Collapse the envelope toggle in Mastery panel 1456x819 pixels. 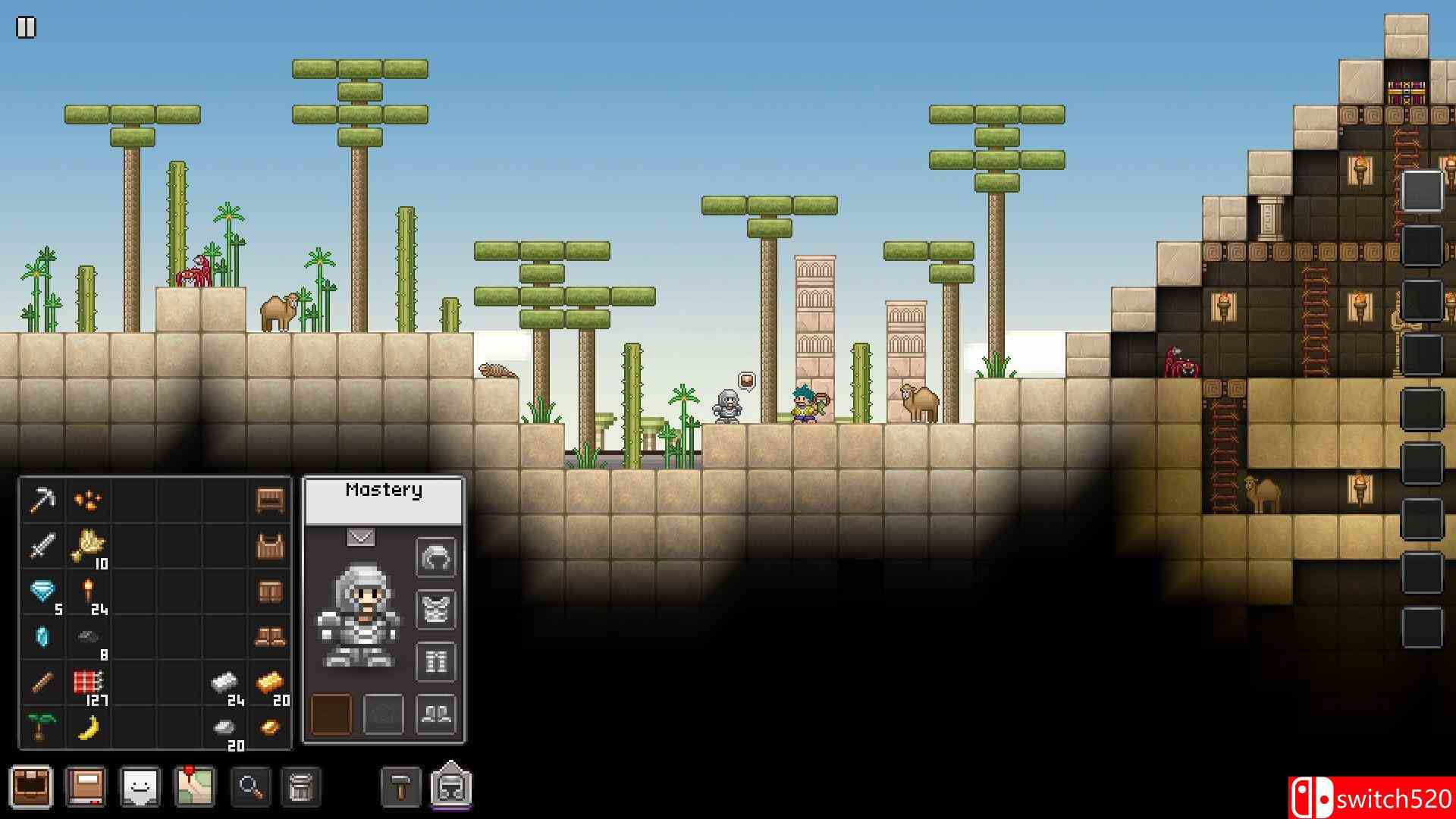(x=359, y=535)
